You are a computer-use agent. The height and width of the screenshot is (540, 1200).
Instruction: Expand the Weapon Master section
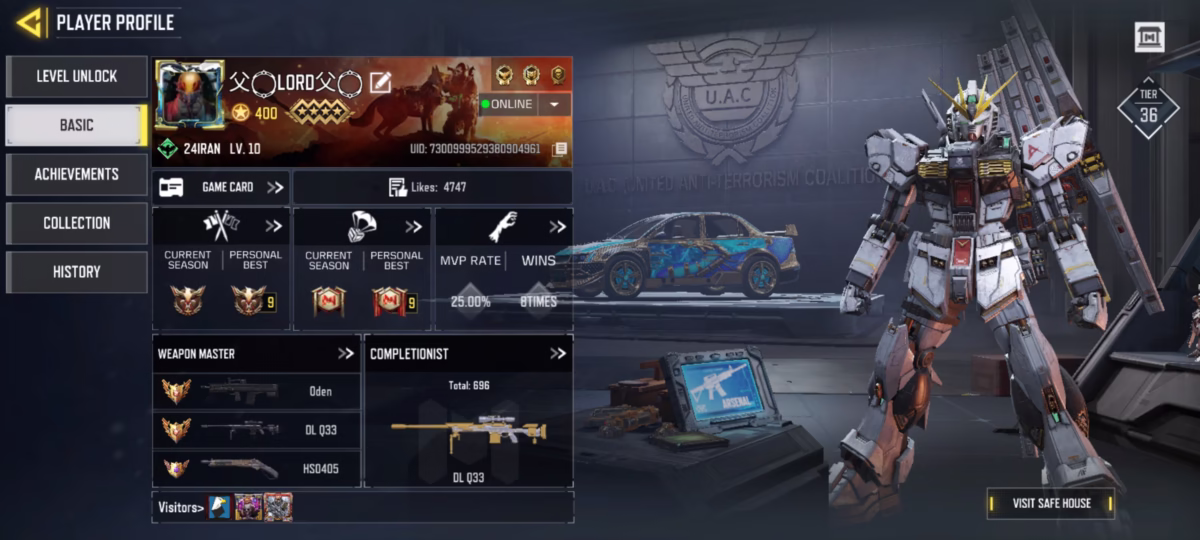(346, 353)
